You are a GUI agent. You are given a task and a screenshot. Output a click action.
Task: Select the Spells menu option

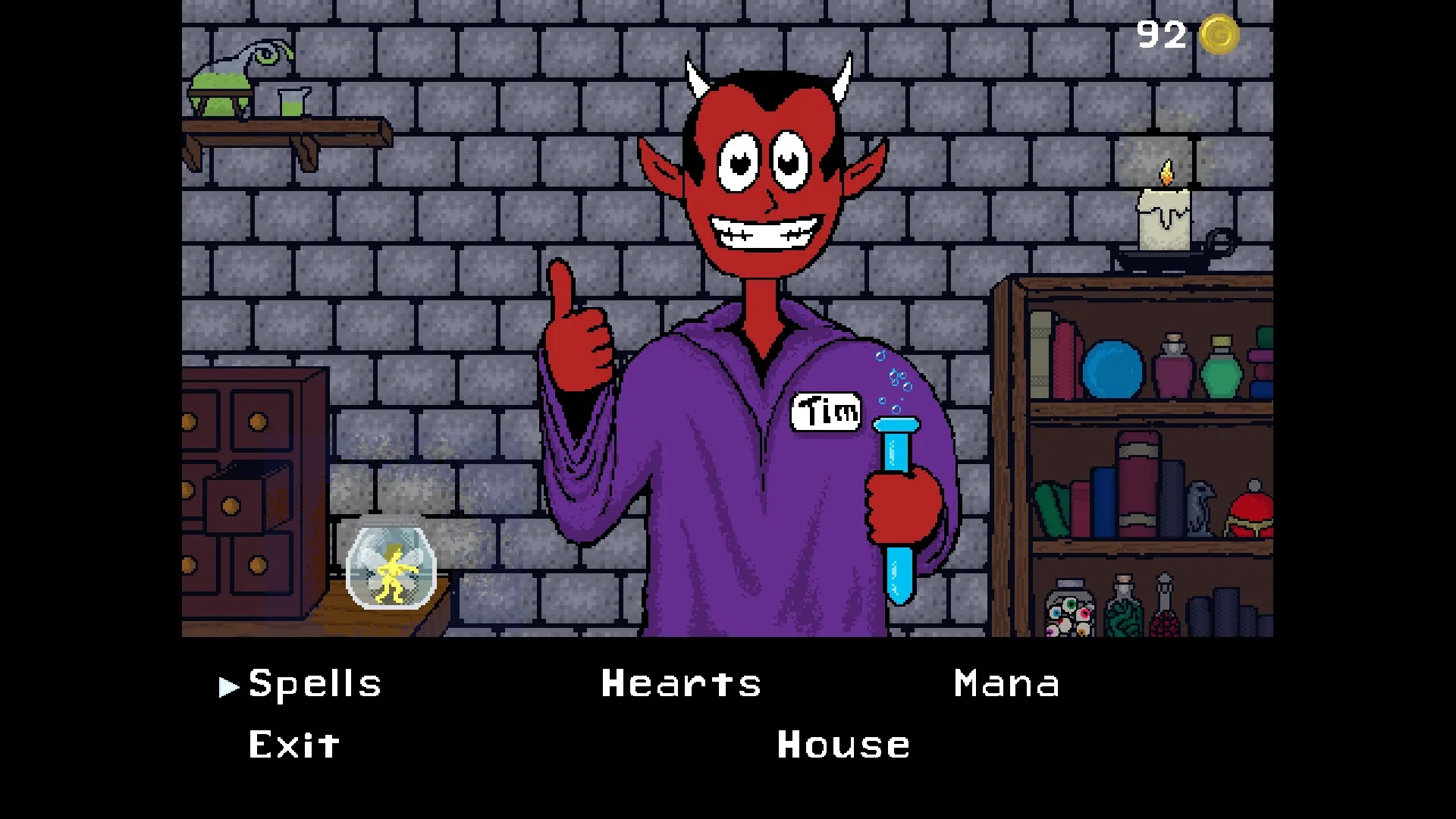click(315, 684)
